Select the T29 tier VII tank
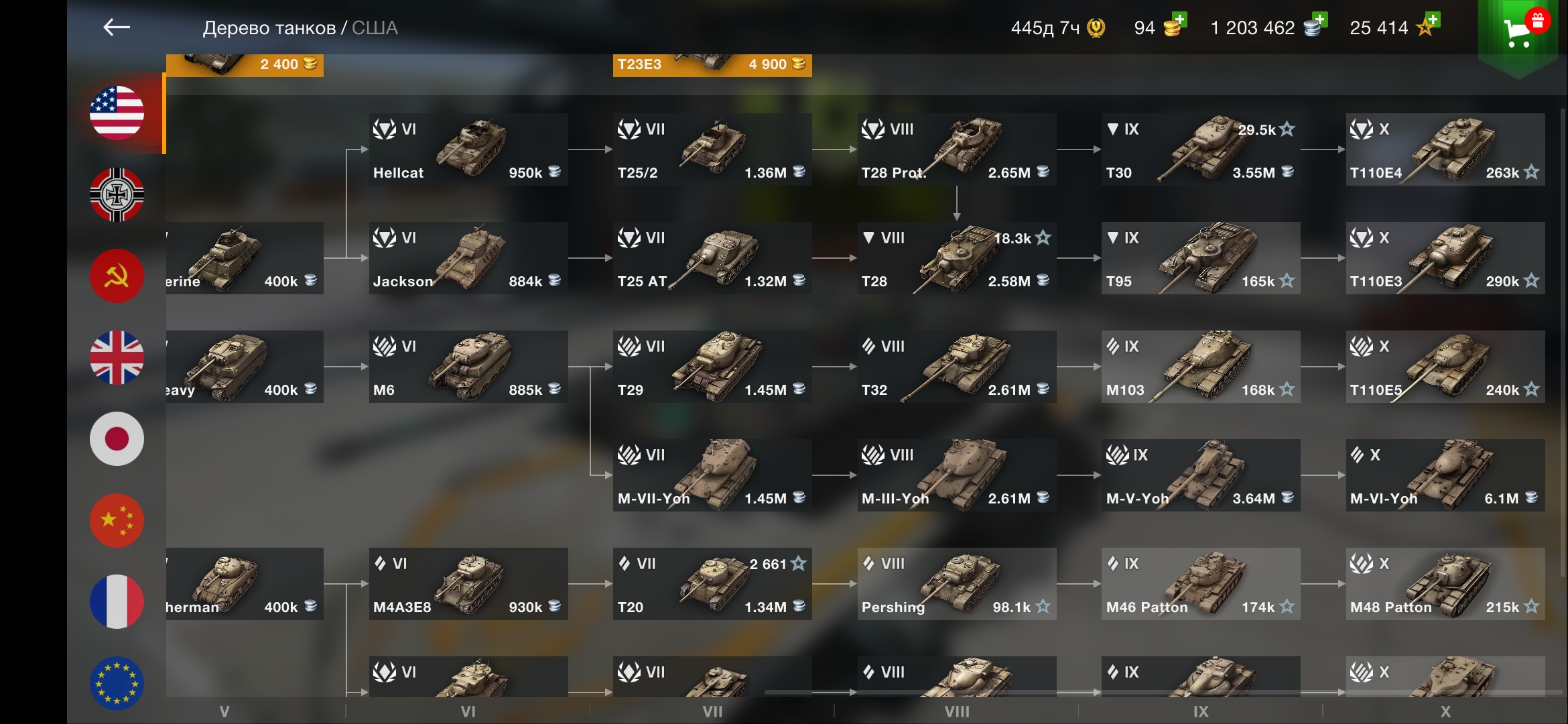1568x724 pixels. click(x=712, y=367)
